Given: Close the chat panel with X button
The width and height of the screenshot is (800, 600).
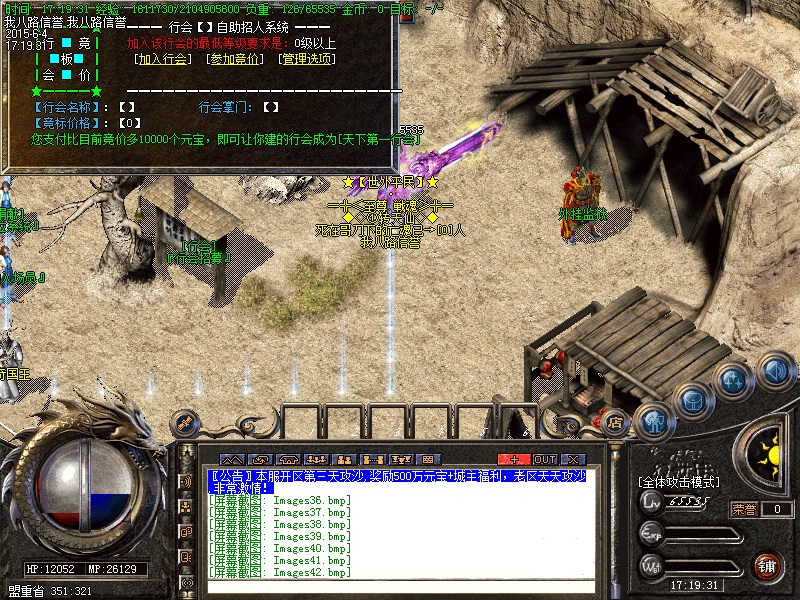Looking at the screenshot, I should coord(573,459).
